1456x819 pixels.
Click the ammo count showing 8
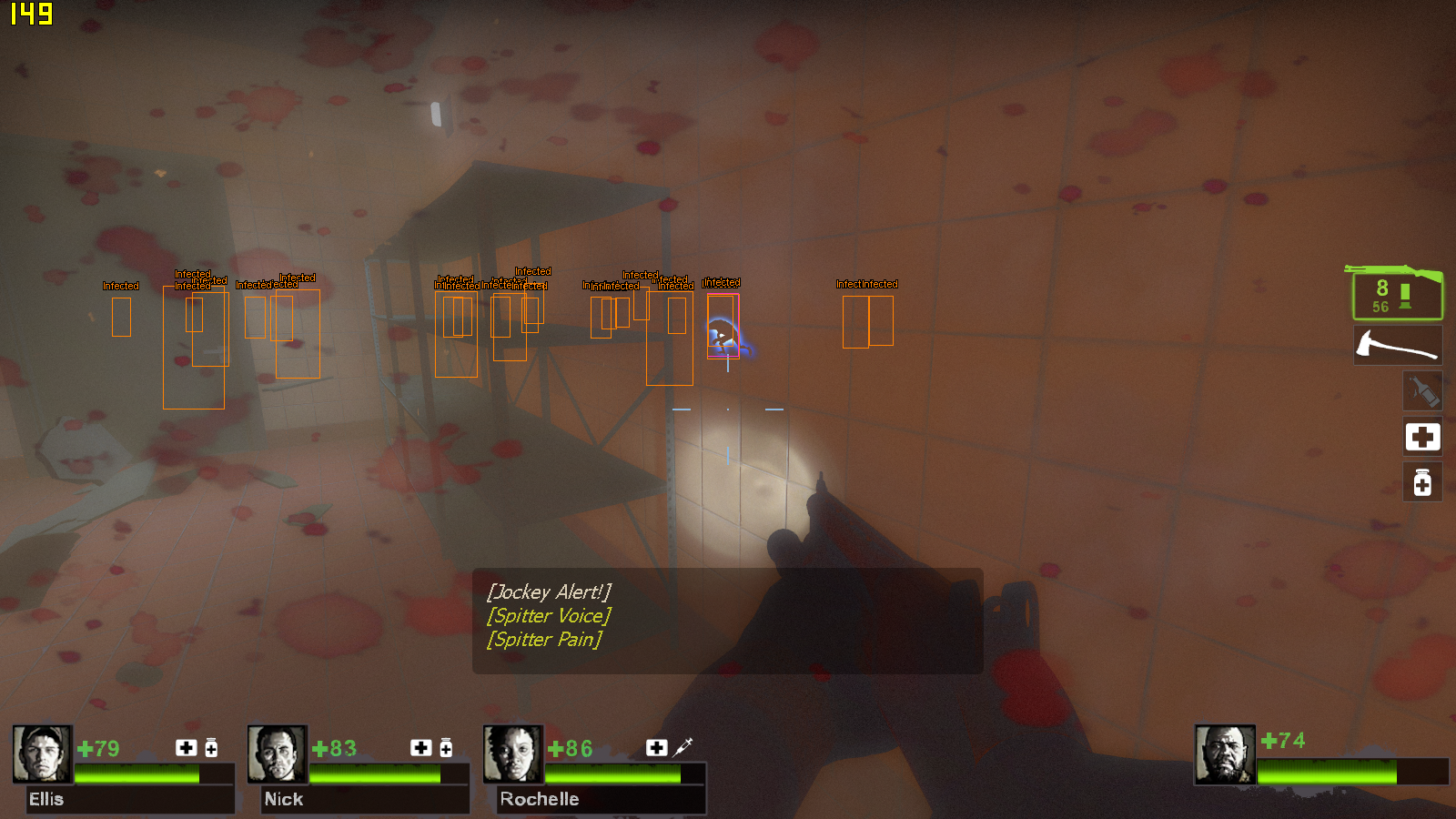[1380, 289]
